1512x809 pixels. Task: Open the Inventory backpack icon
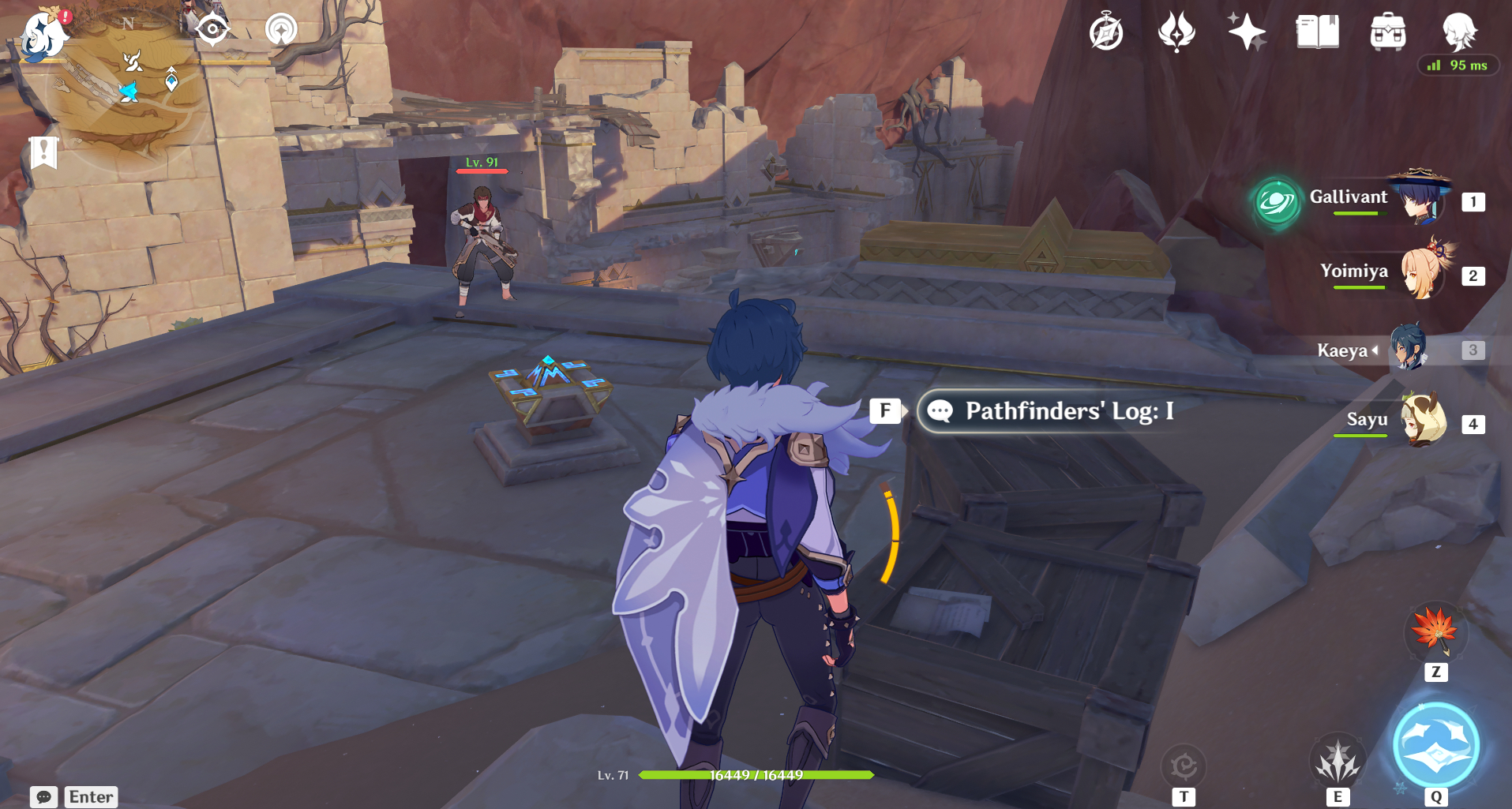coord(1387,33)
